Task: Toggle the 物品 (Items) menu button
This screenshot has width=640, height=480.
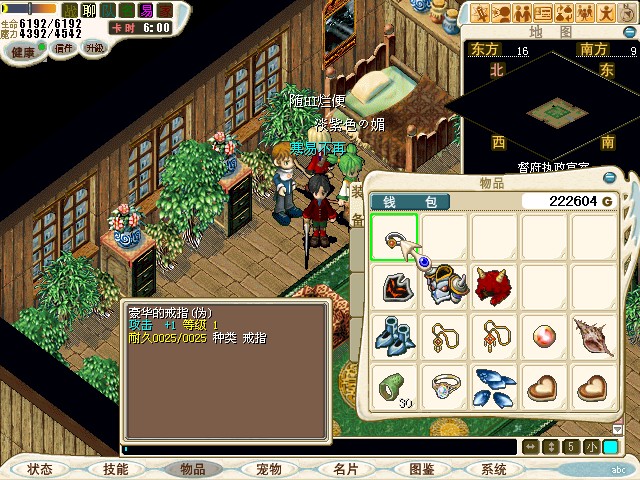Action: pos(192,469)
